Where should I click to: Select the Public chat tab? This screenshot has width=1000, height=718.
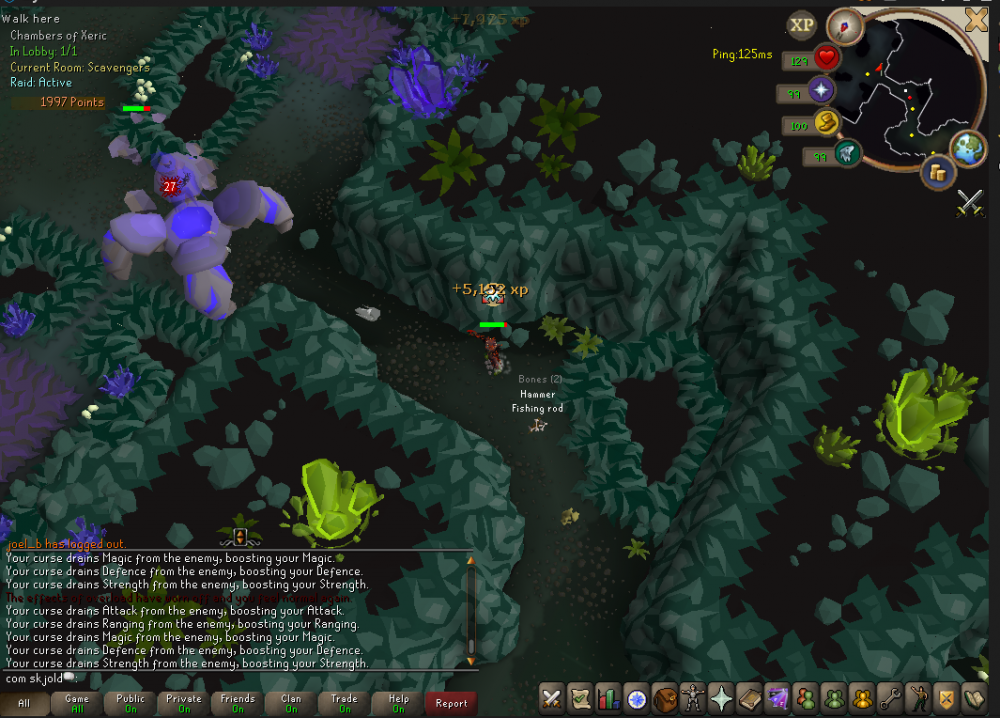click(x=131, y=703)
